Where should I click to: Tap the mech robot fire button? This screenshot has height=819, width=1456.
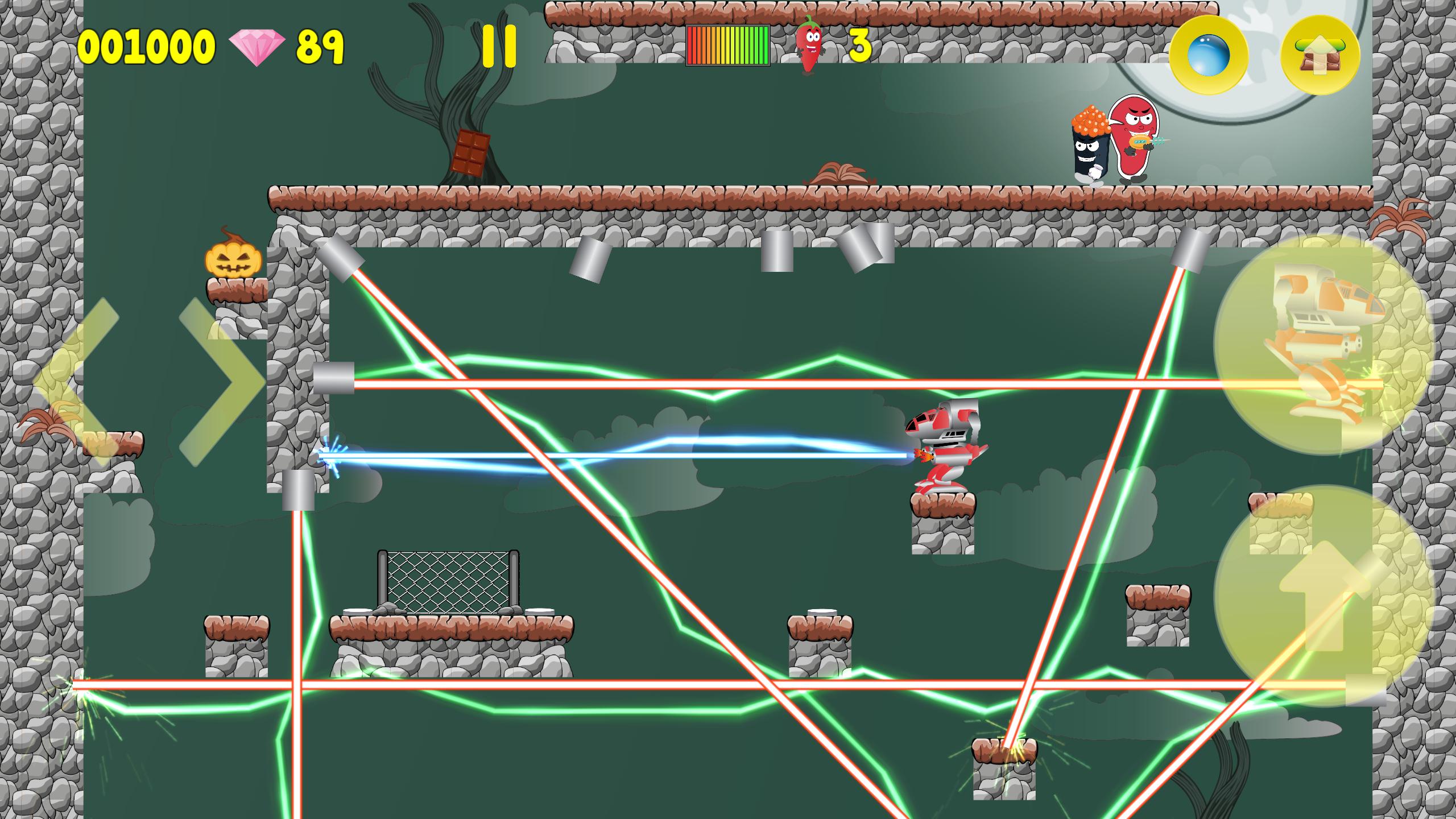(1323, 345)
